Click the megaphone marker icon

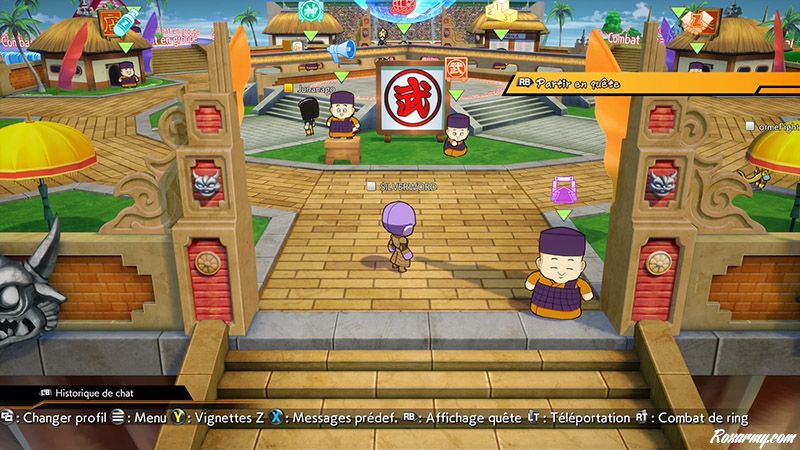pyautogui.click(x=343, y=50)
